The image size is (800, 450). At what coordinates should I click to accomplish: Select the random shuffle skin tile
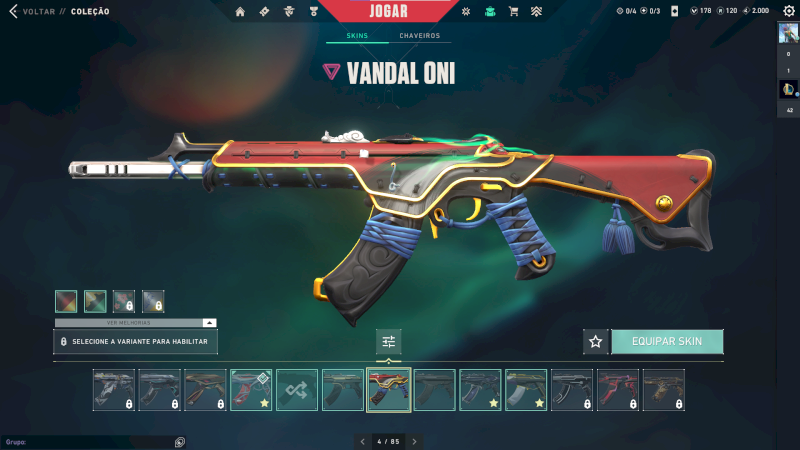(297, 390)
